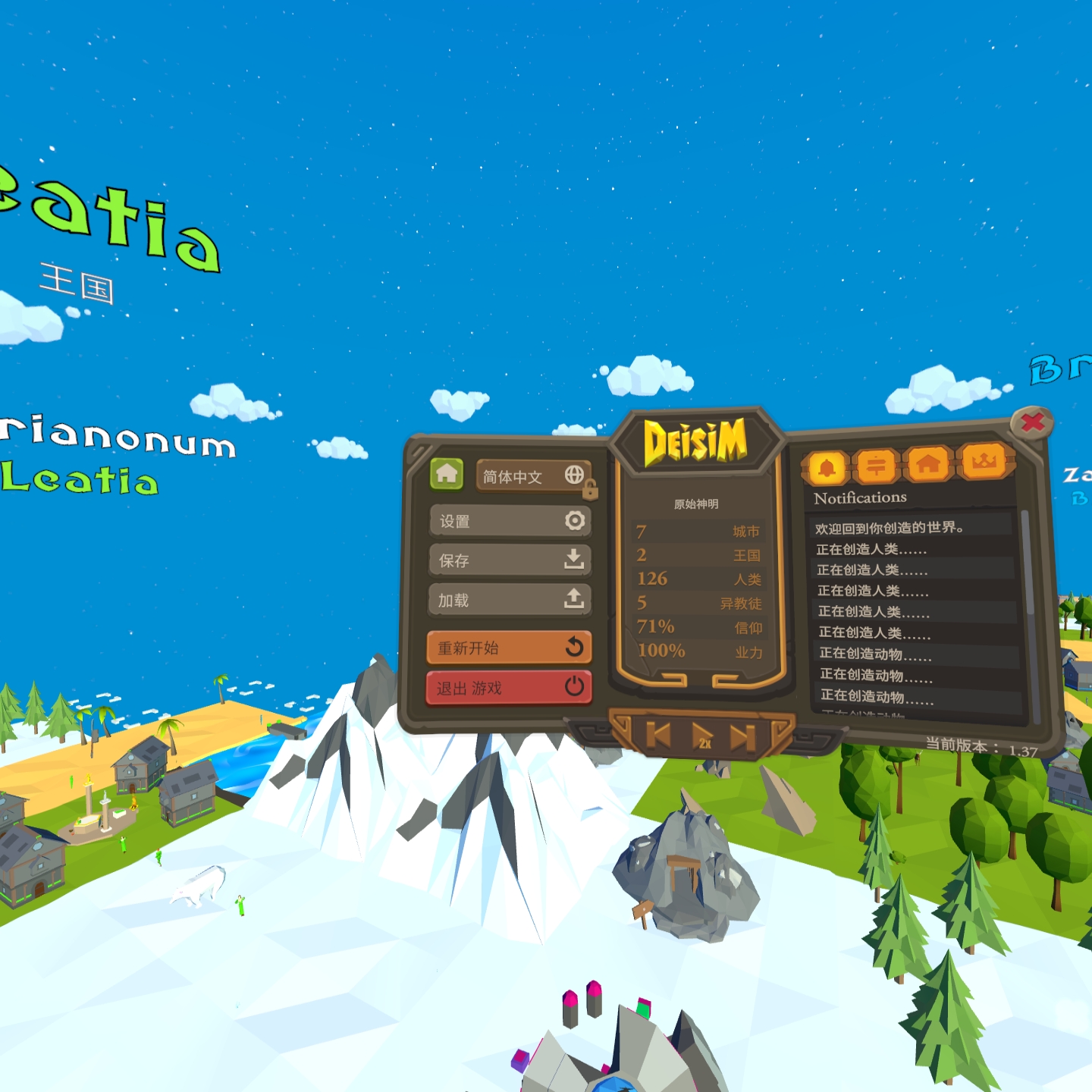Show the crown tab

(984, 460)
